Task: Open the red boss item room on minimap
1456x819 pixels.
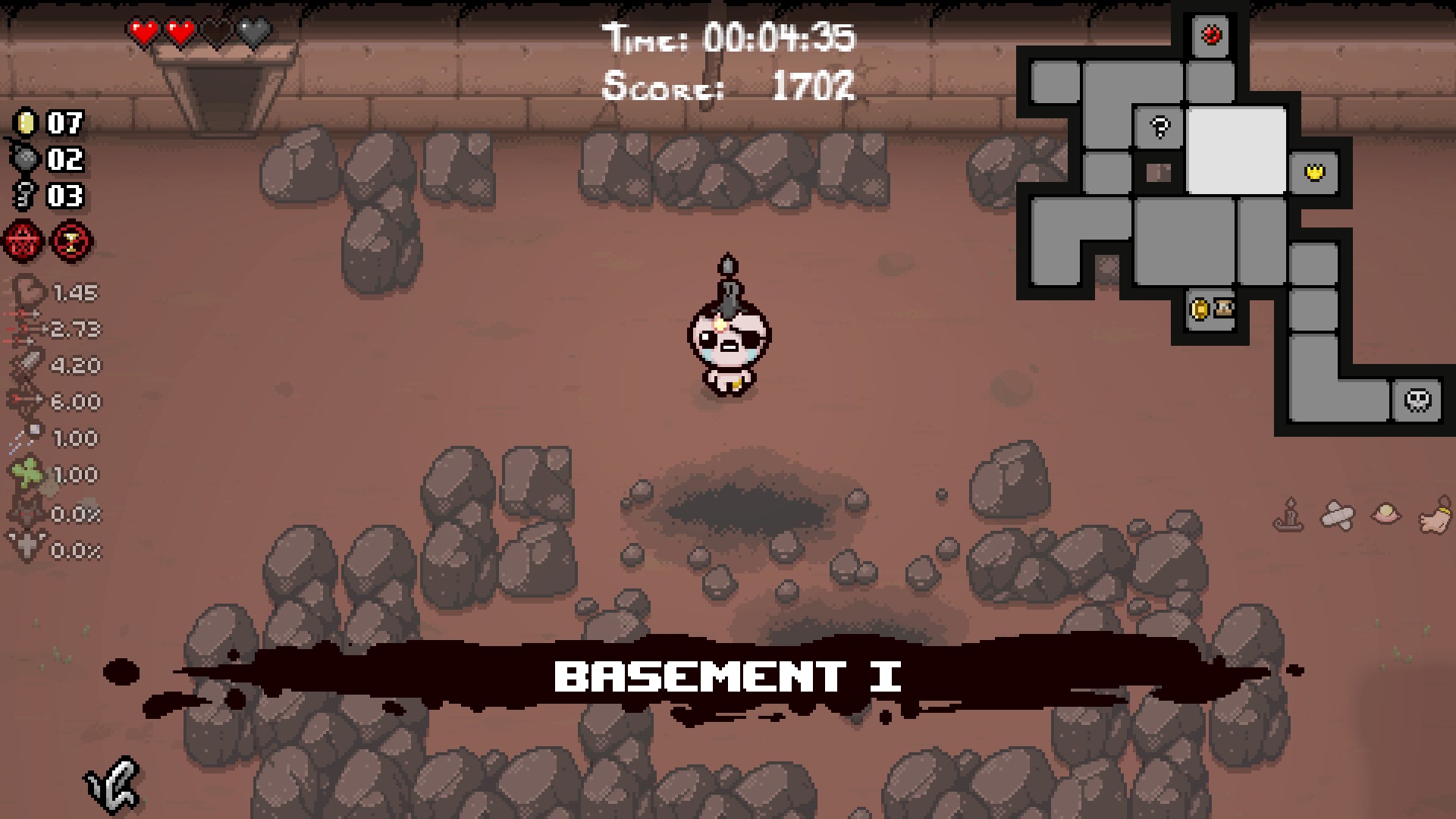Action: (1210, 35)
